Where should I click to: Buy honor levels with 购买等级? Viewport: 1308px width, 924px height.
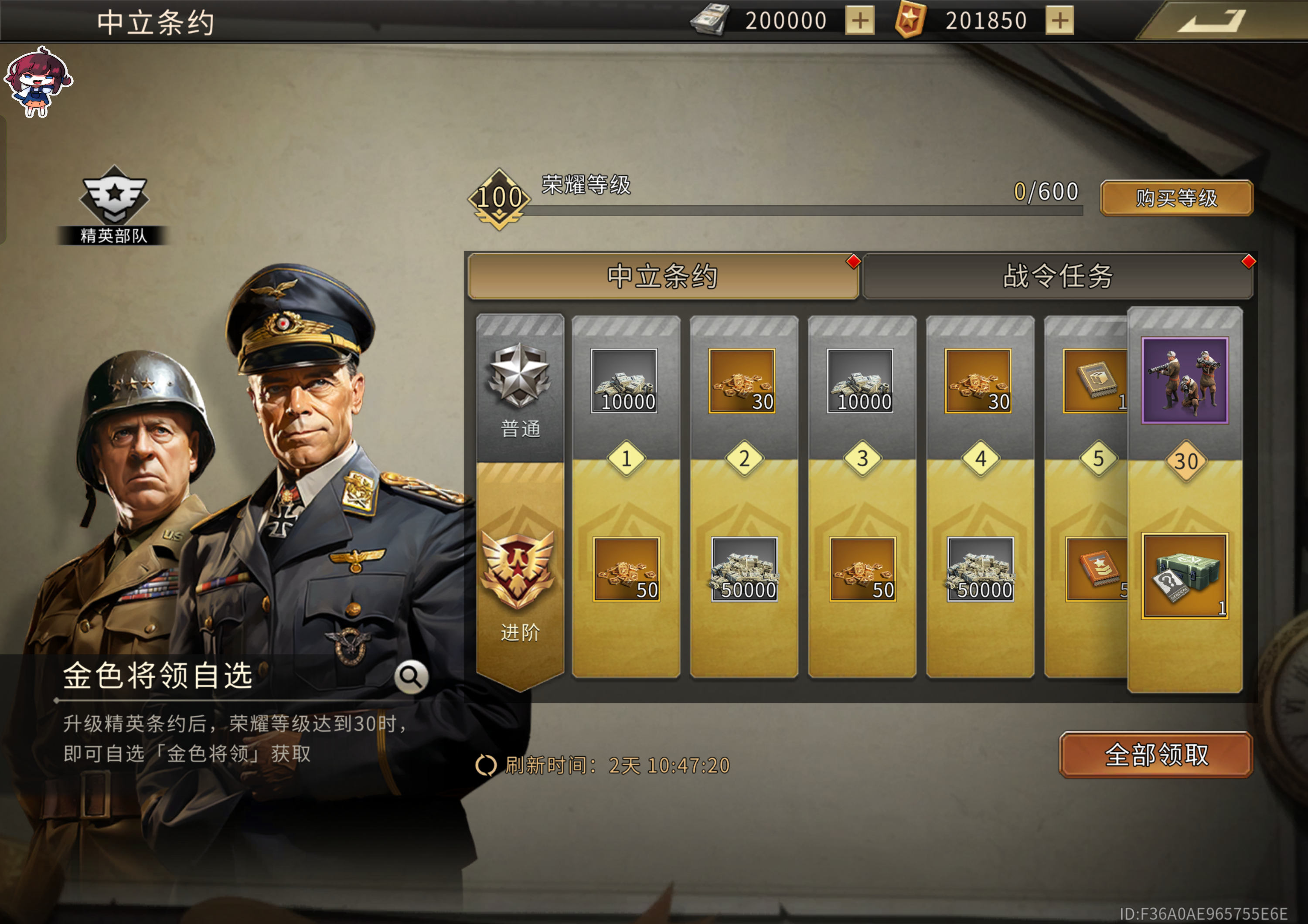click(1176, 198)
